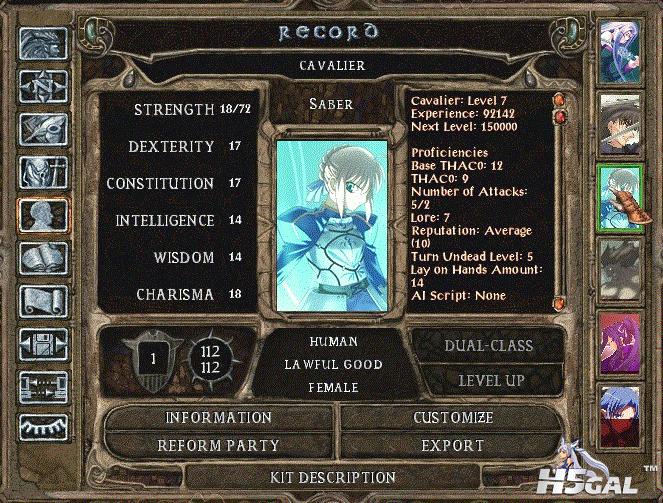Click the Customize button

click(x=452, y=417)
